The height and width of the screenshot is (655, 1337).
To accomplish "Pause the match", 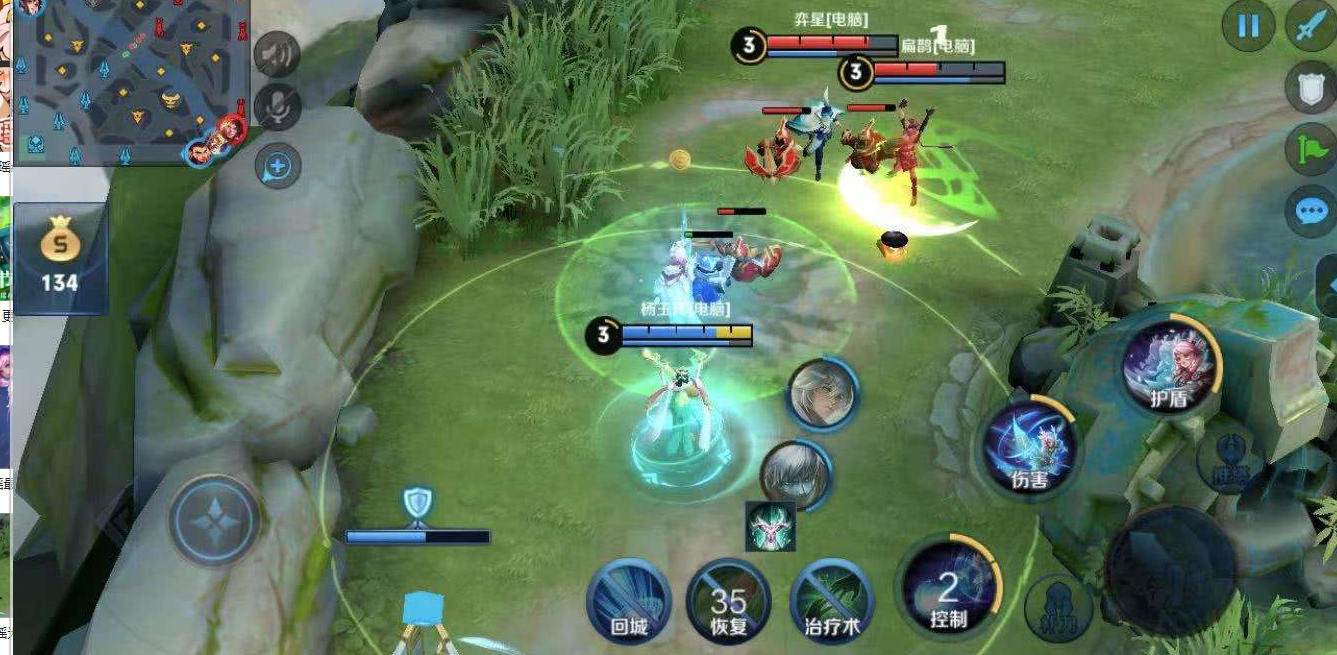I will tap(1248, 26).
